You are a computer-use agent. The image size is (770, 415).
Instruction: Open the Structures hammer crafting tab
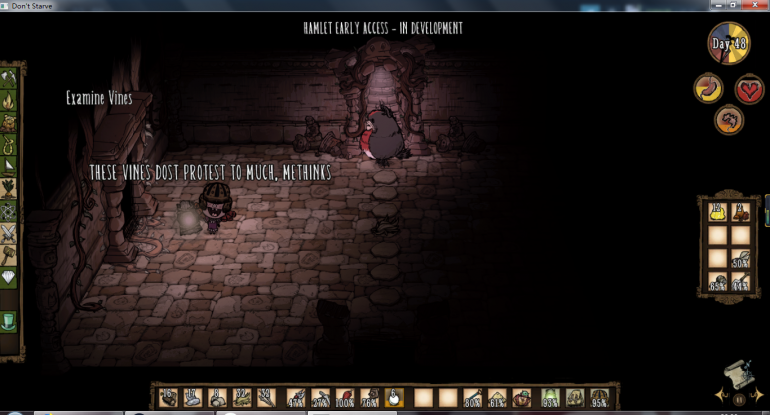(x=10, y=254)
